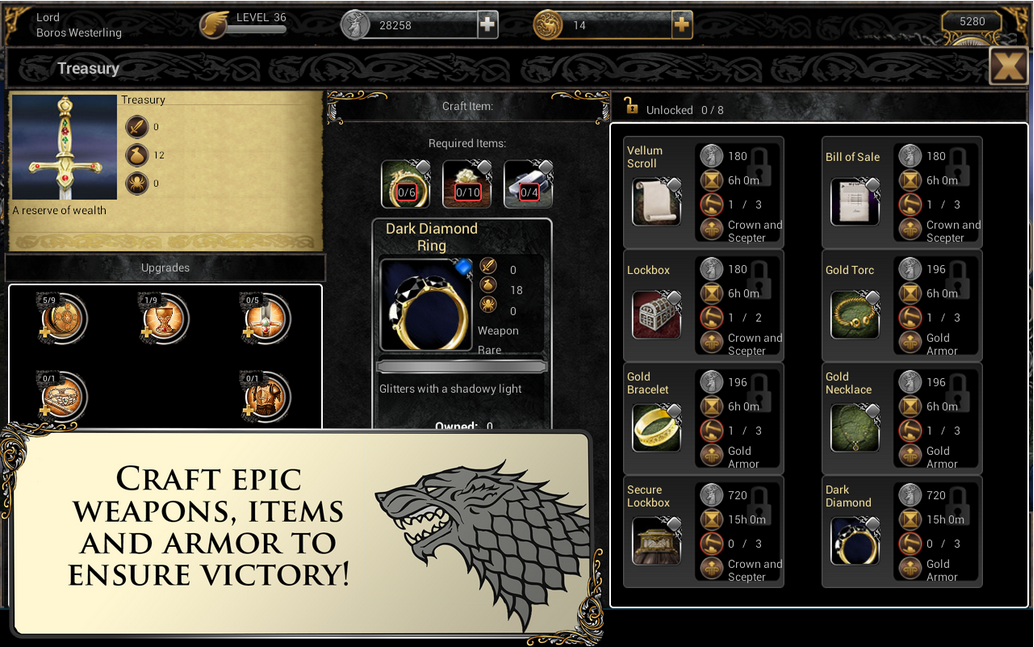The image size is (1034, 647).
Task: Select the Bill of Sale recipe
Action: point(854,202)
